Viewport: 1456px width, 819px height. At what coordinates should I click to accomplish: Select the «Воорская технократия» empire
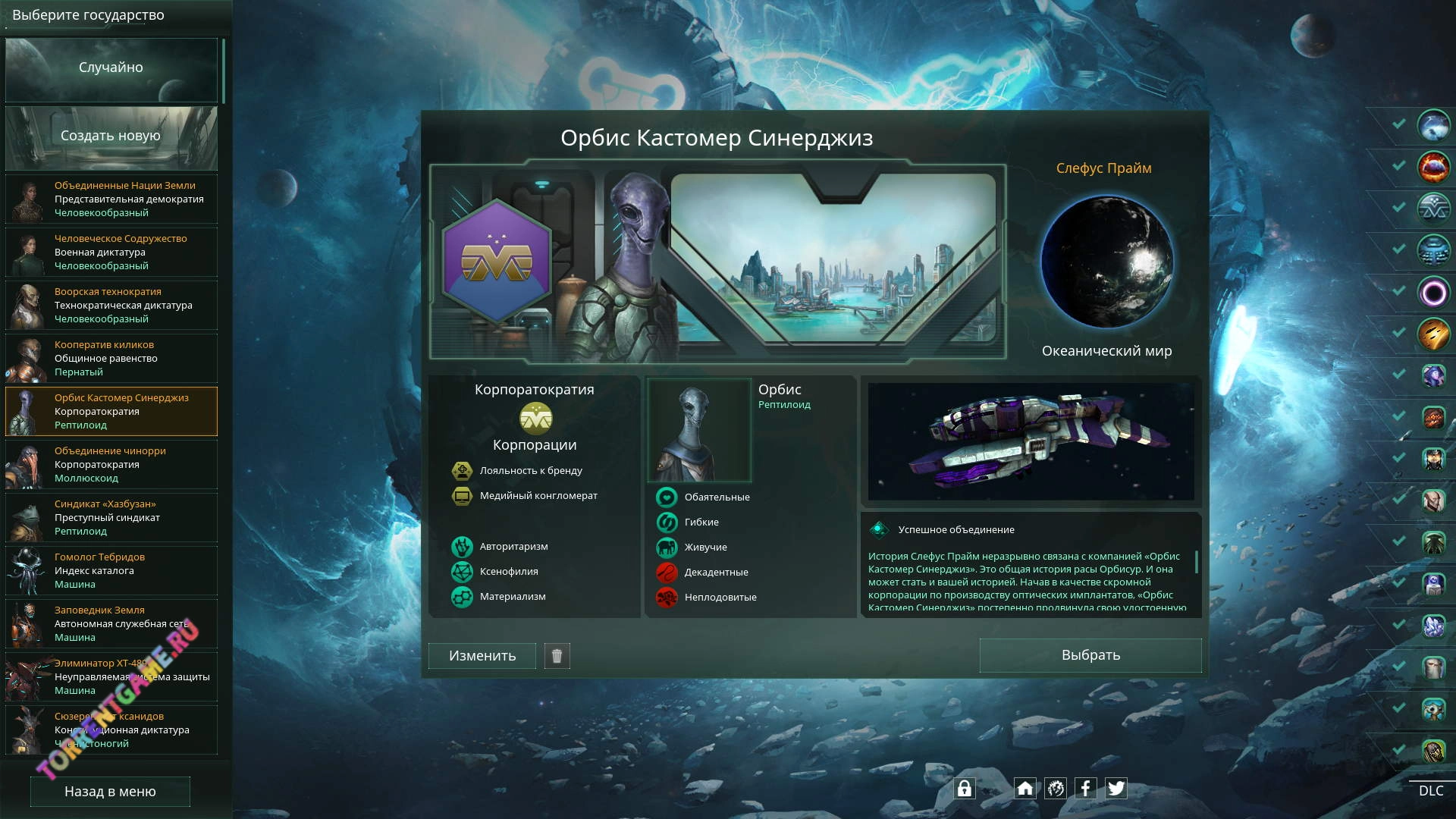(x=111, y=306)
